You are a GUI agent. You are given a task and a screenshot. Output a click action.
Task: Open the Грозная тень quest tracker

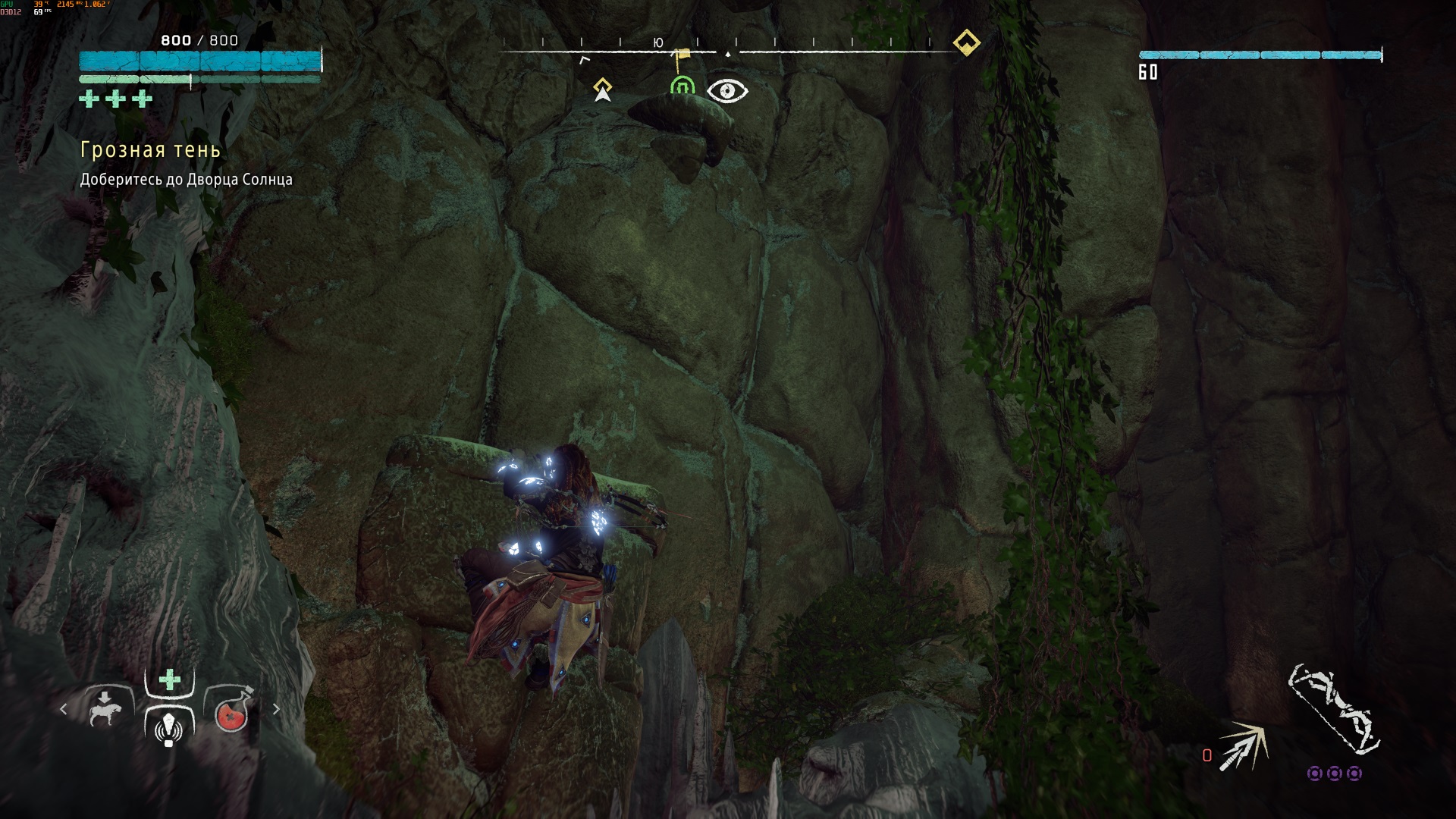pos(150,150)
